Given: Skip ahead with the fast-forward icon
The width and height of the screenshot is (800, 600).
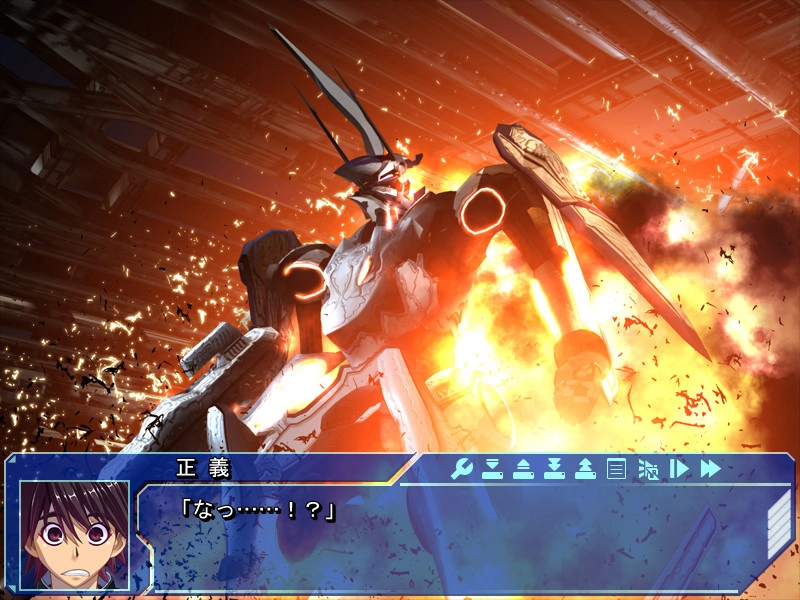Looking at the screenshot, I should coord(710,468).
